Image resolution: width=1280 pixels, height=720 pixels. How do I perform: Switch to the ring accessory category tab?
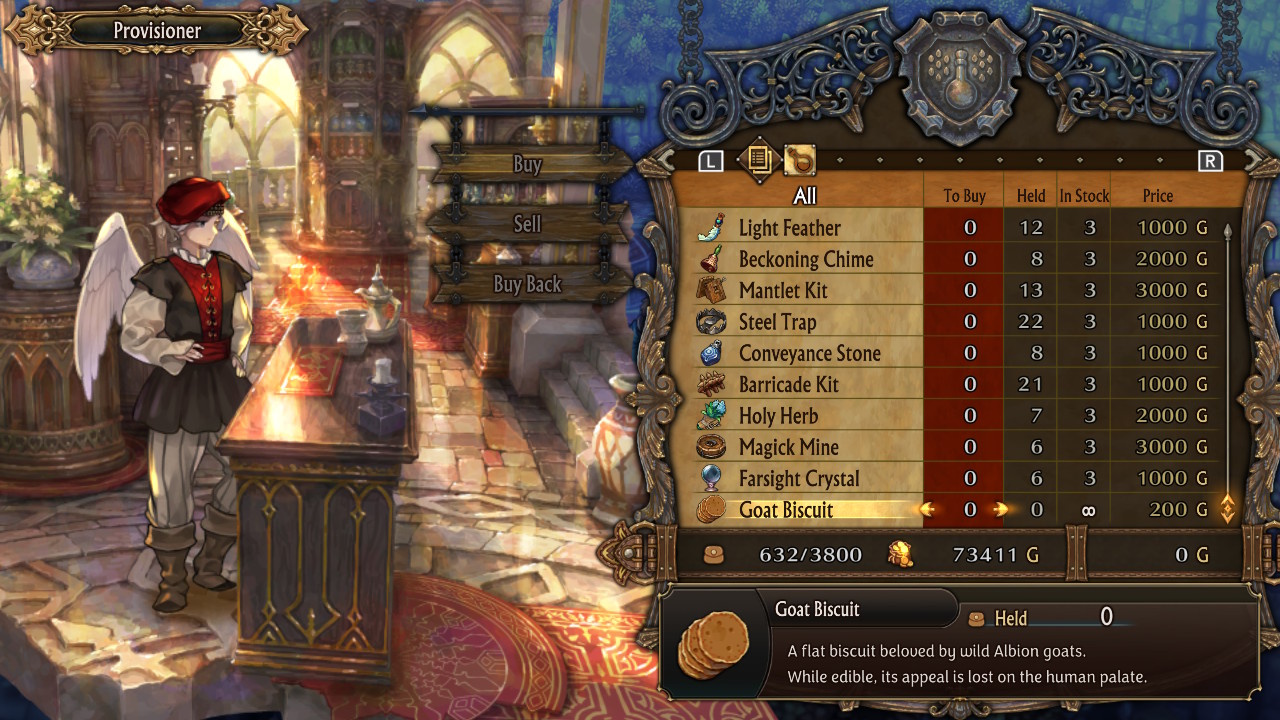799,160
